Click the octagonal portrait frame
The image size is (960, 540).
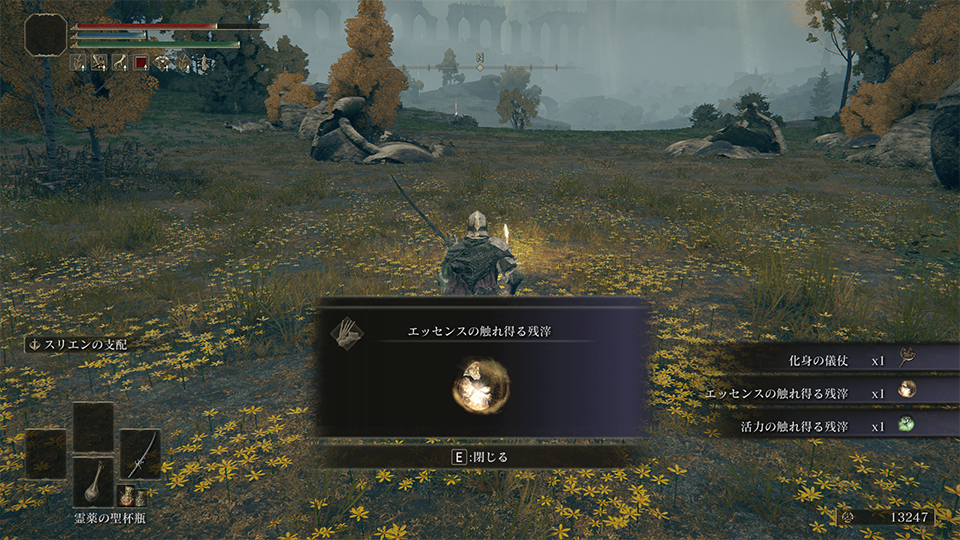coord(46,34)
